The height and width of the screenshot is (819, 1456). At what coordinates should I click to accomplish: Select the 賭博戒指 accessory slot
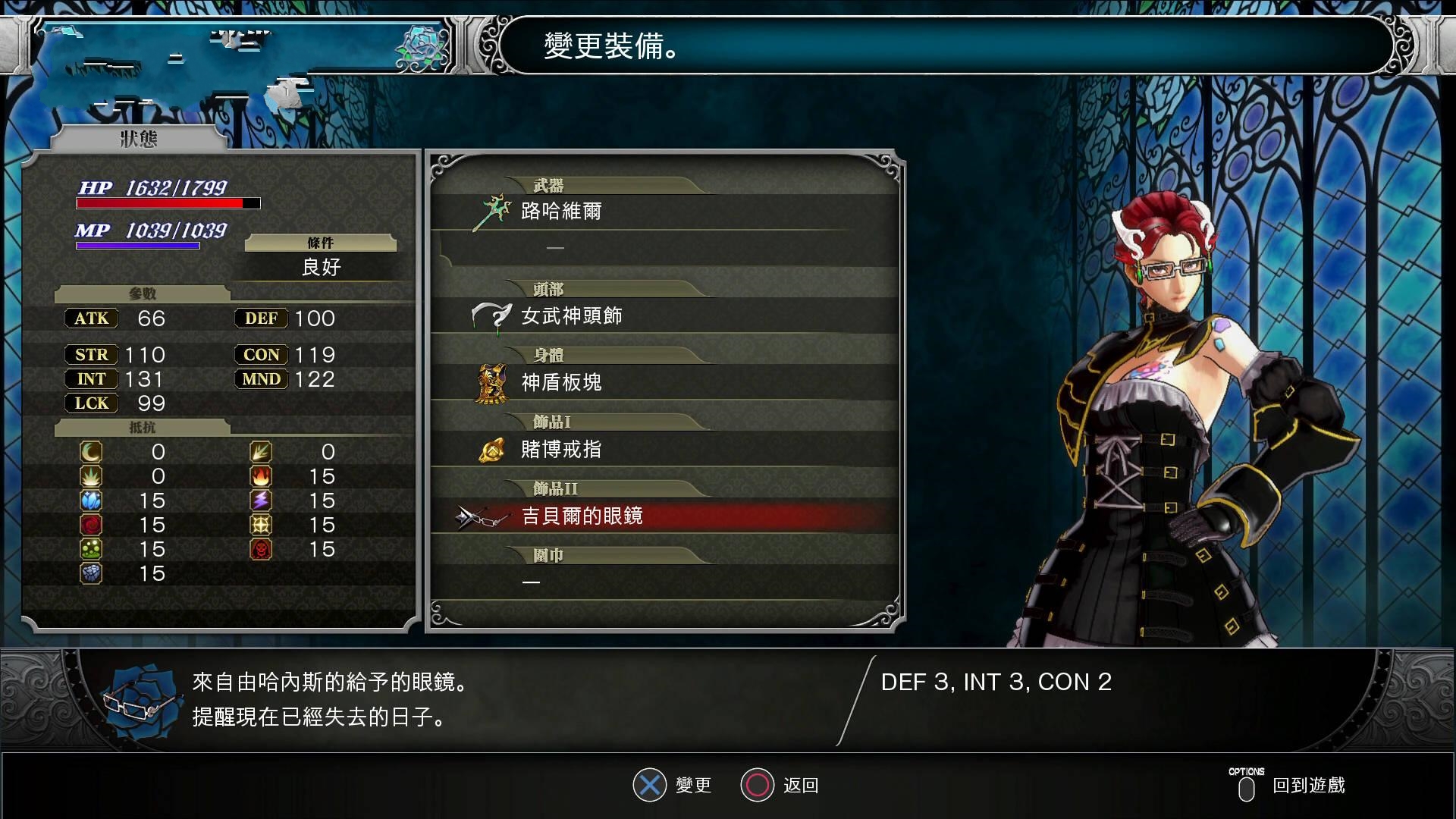[561, 450]
